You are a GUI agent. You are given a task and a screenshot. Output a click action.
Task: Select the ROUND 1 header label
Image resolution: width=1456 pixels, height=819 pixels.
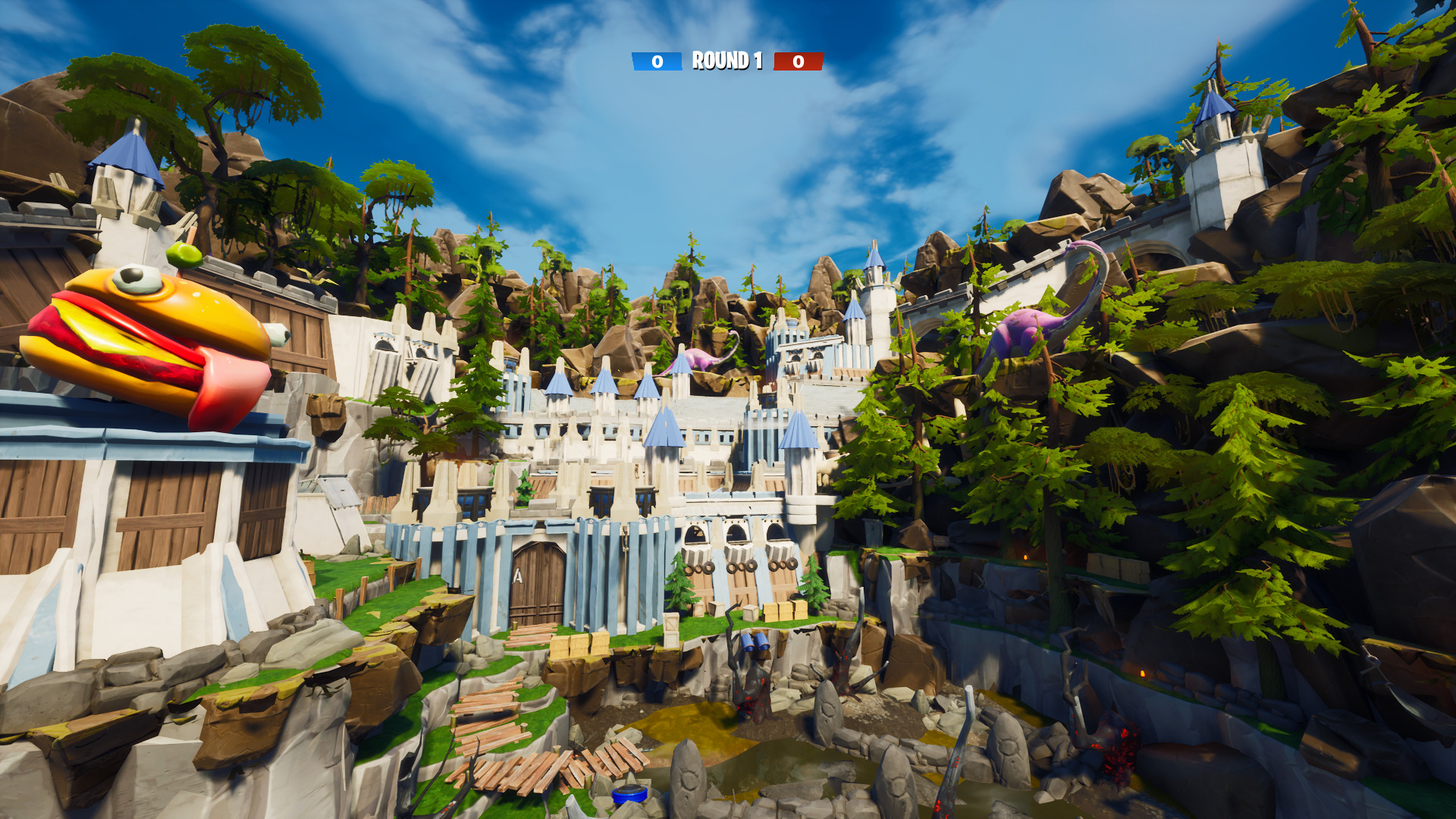726,61
